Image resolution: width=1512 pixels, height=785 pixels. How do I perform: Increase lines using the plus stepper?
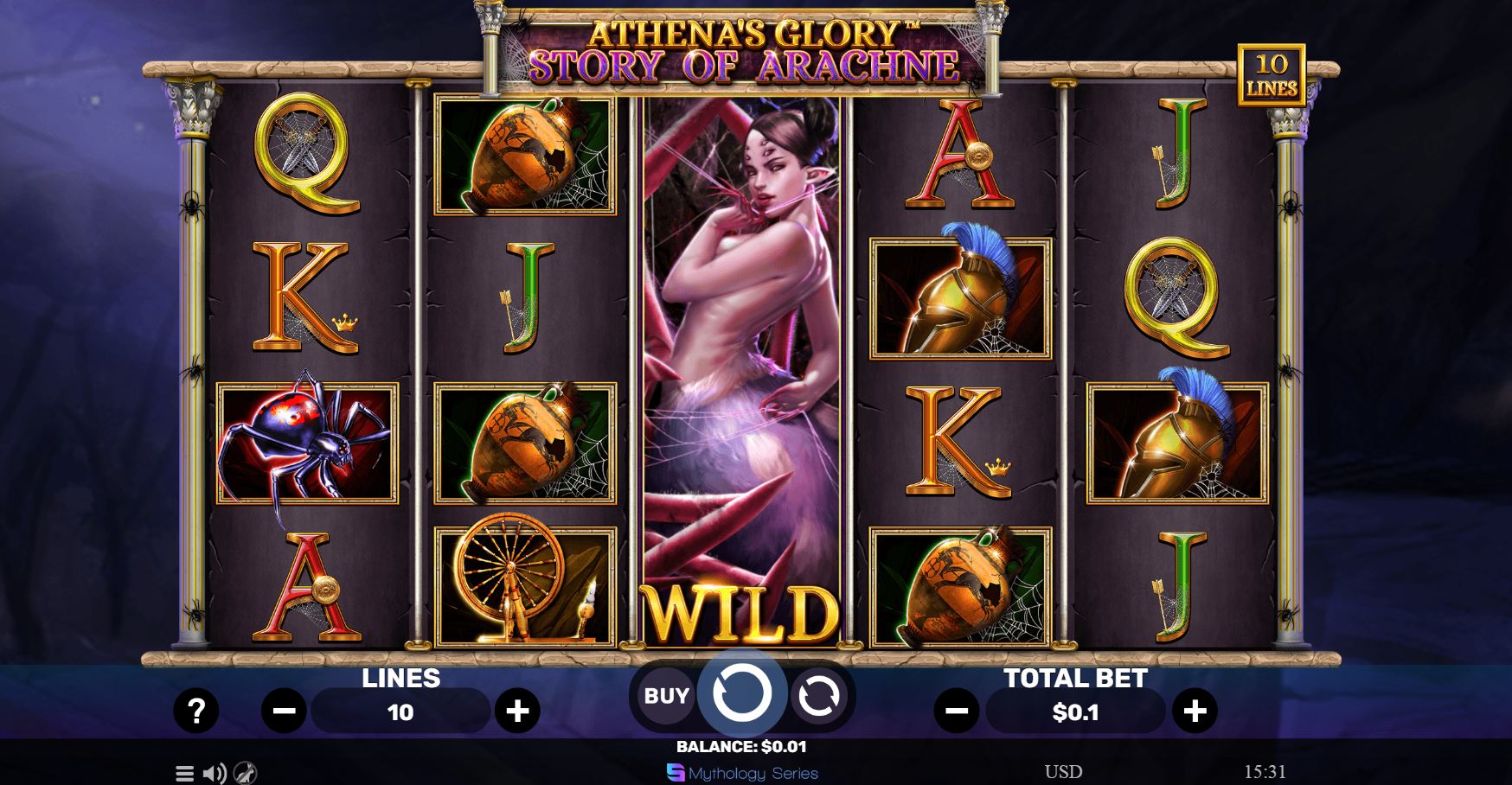click(x=519, y=712)
